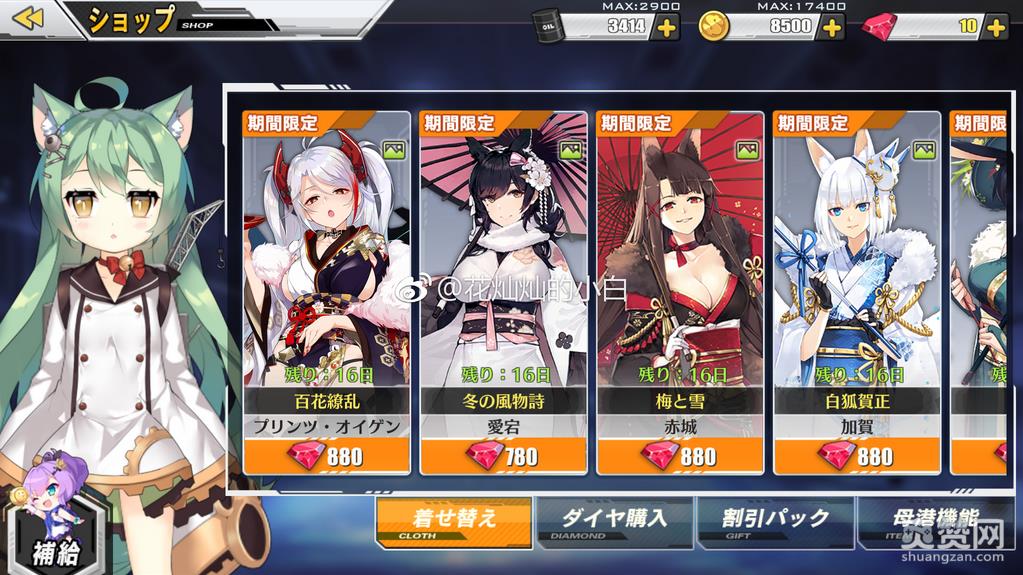This screenshot has height=575, width=1023.
Task: Preview the Atago skin background icon
Action: (x=571, y=150)
